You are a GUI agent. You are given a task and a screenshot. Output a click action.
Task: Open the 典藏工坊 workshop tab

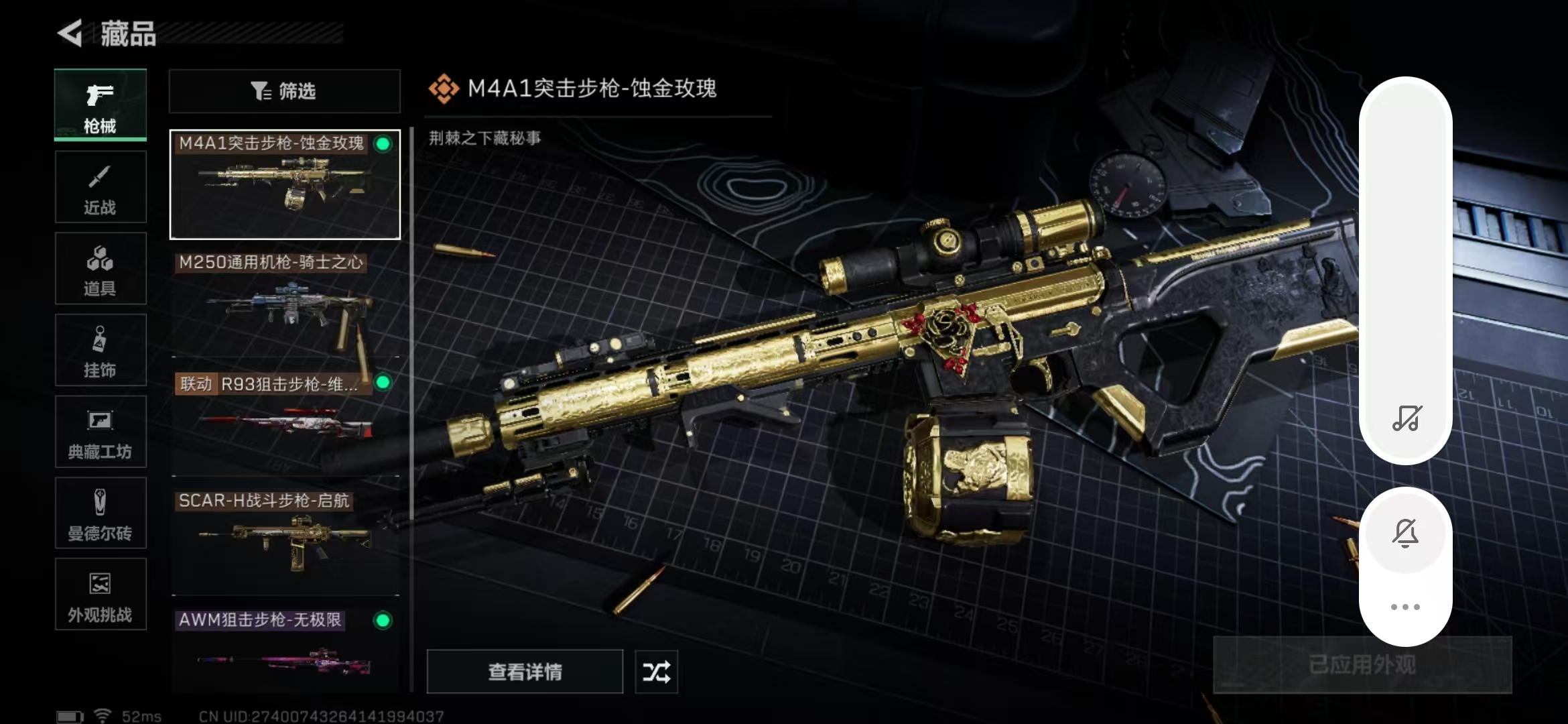[101, 432]
